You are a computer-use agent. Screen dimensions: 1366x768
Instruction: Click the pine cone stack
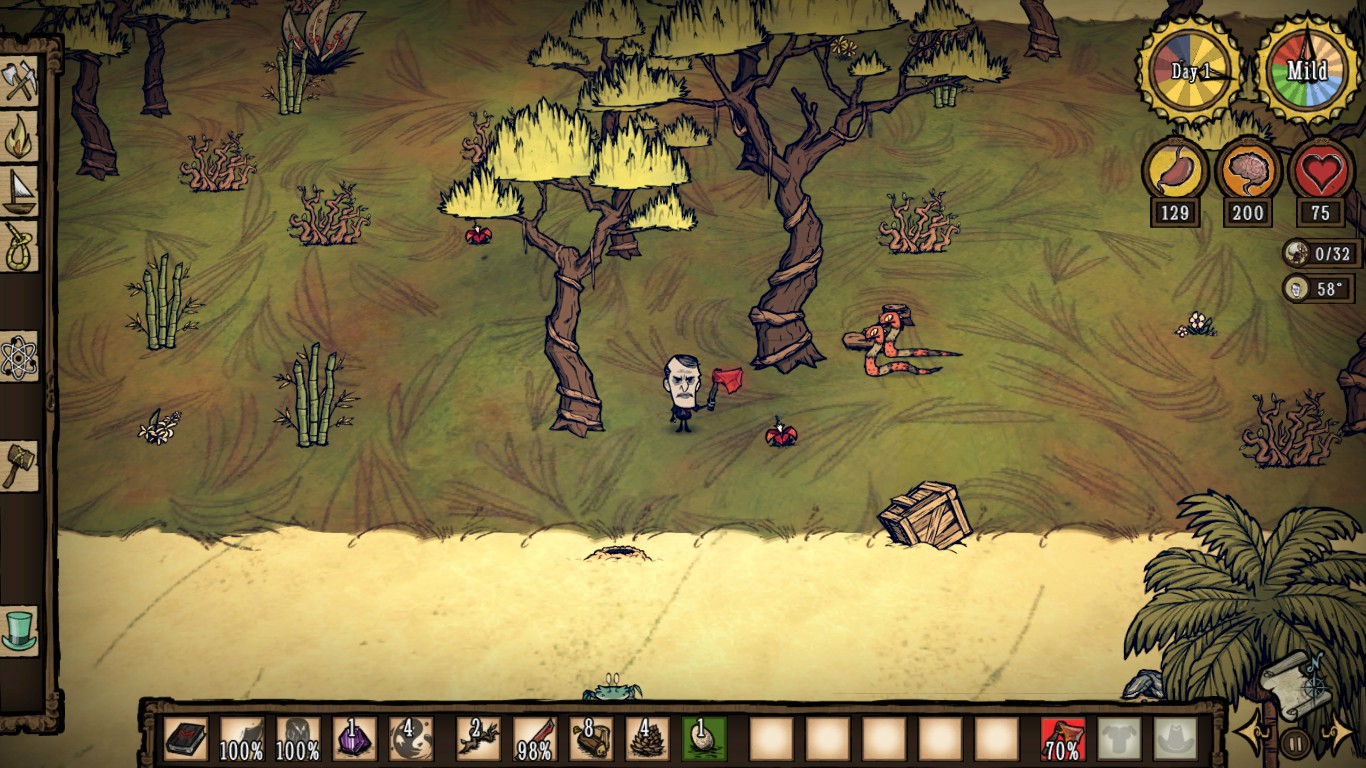[x=647, y=739]
